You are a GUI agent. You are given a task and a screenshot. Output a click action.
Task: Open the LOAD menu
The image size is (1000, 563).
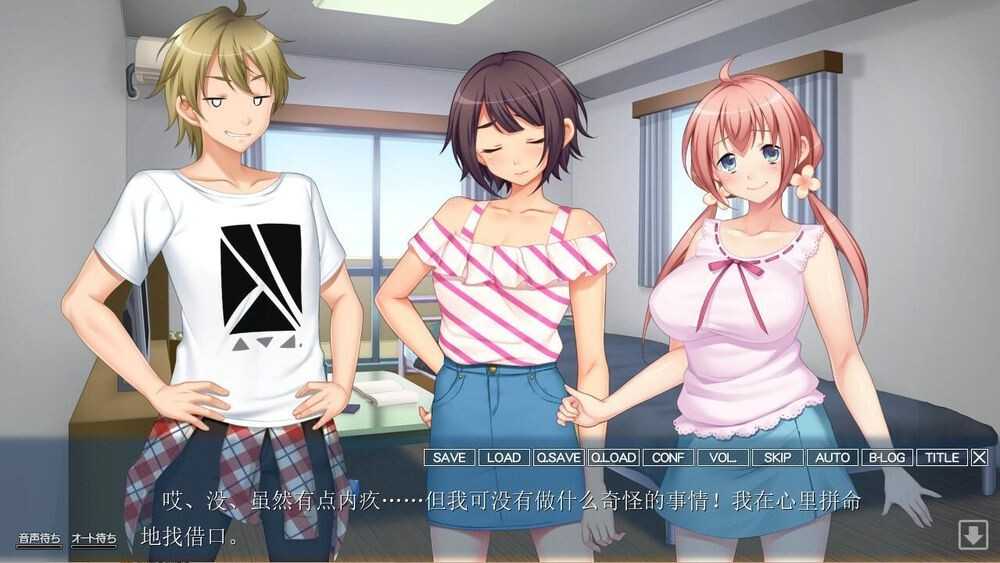[x=503, y=457]
